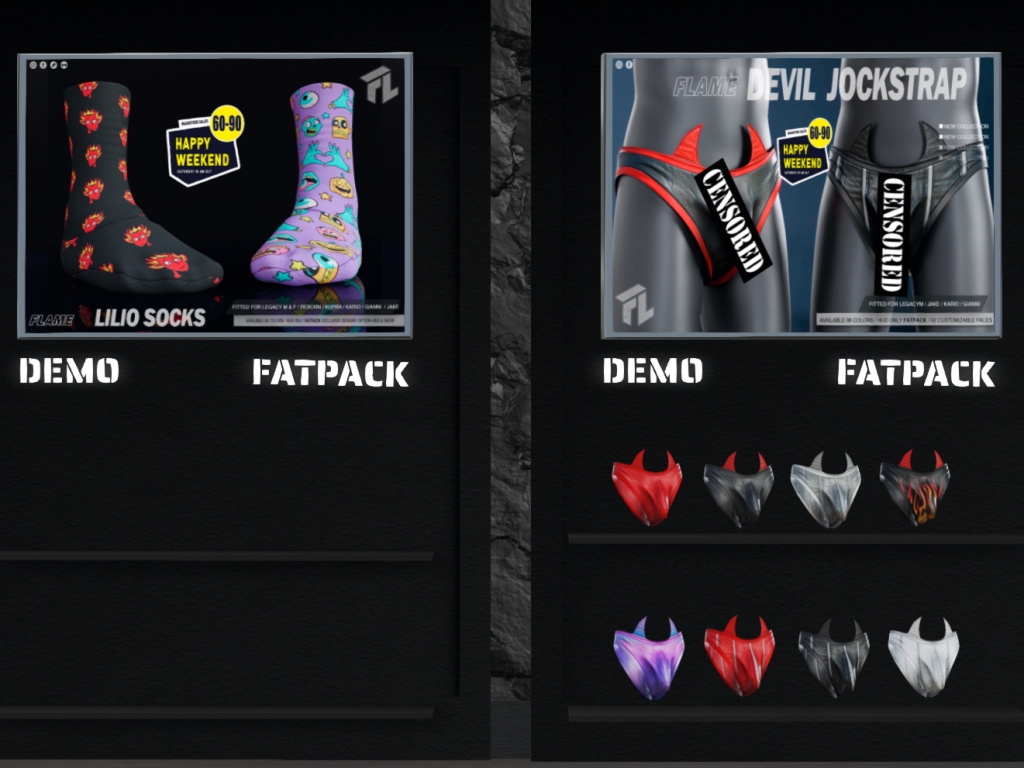Choose the purple galaxy jockstrap variant
This screenshot has height=768, width=1024.
(x=648, y=657)
